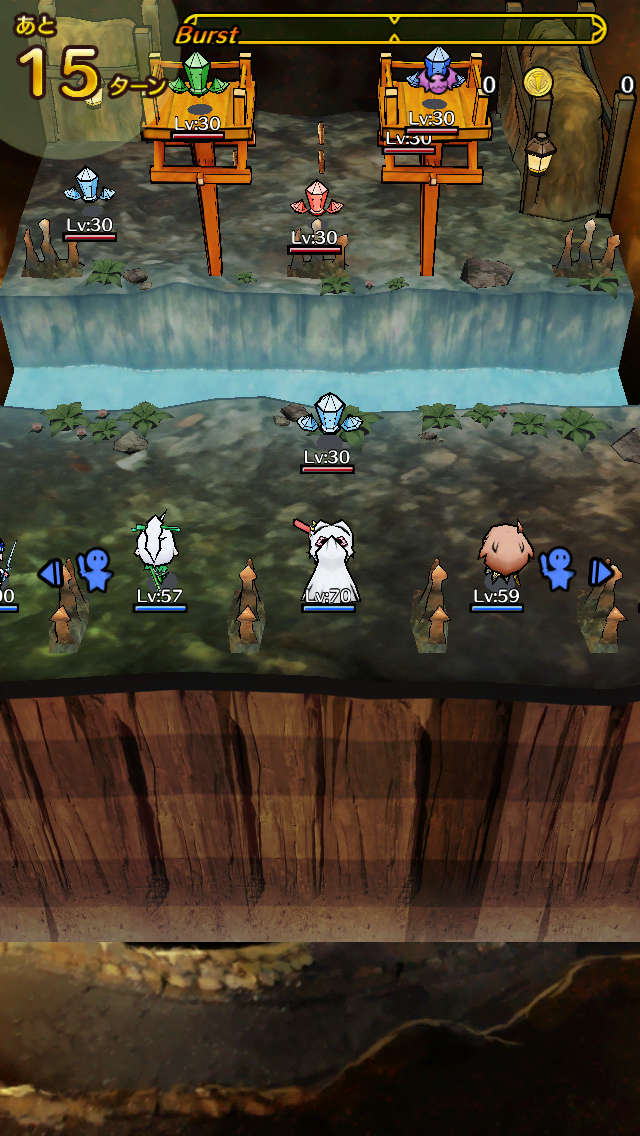Tap the left arrow unit-switch button
This screenshot has height=1136, width=640.
pos(50,572)
